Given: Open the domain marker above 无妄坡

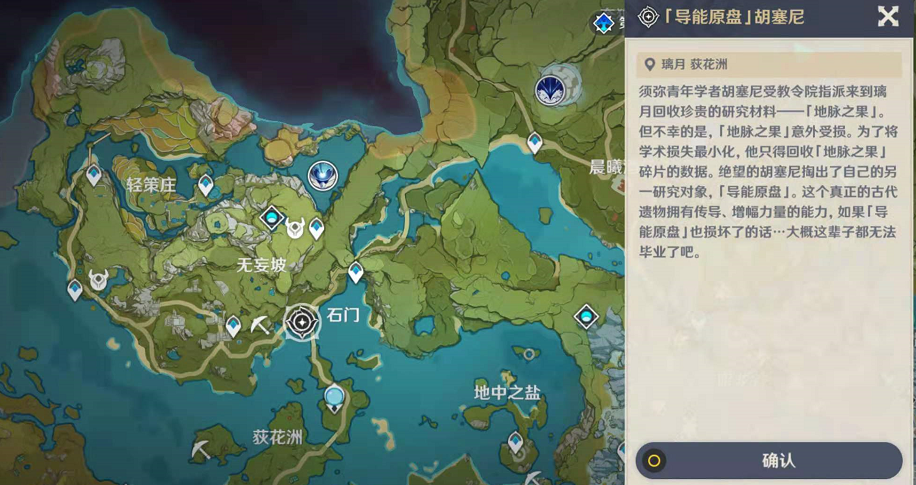Looking at the screenshot, I should (x=272, y=217).
